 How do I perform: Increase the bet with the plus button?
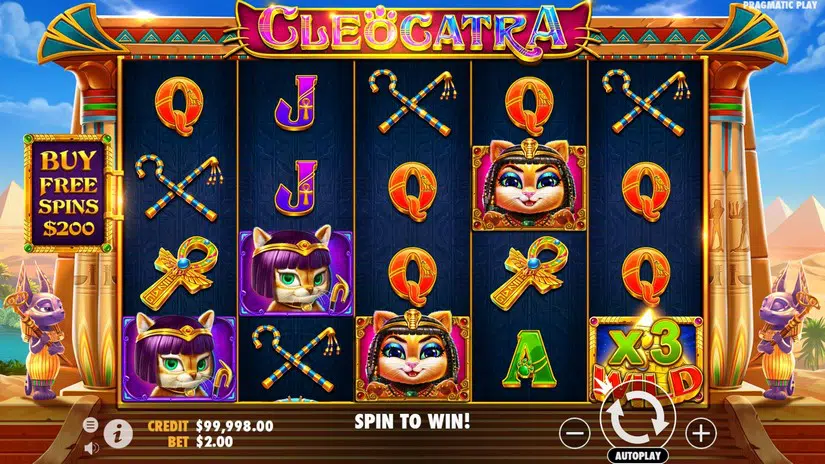[701, 433]
